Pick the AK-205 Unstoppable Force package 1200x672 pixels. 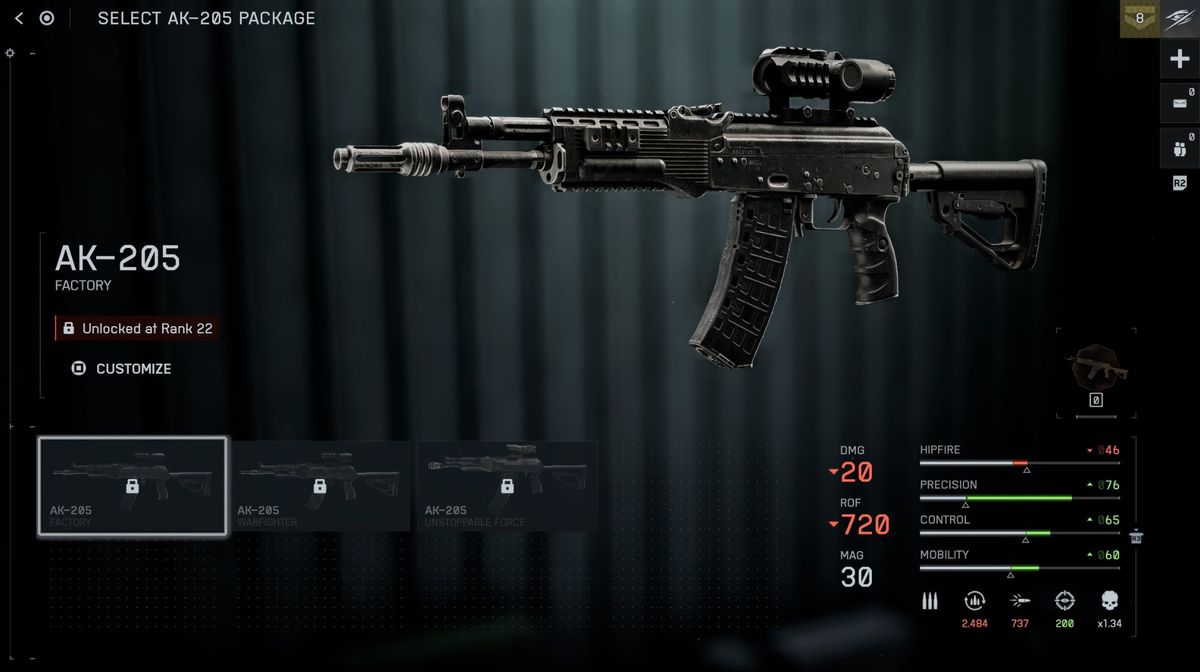pos(507,487)
